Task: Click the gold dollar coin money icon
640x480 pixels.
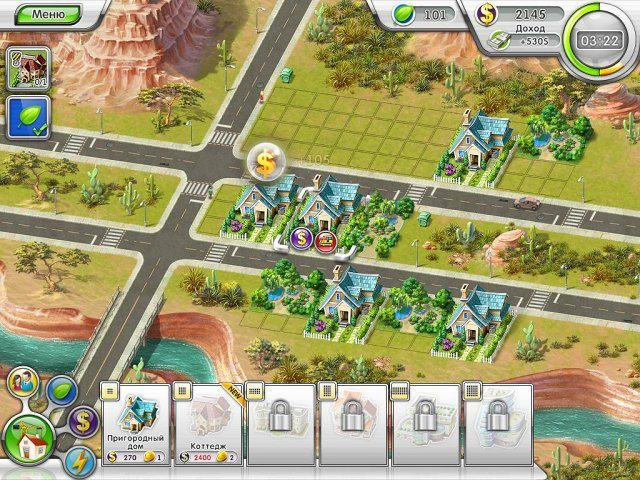Action: pyautogui.click(x=487, y=14)
